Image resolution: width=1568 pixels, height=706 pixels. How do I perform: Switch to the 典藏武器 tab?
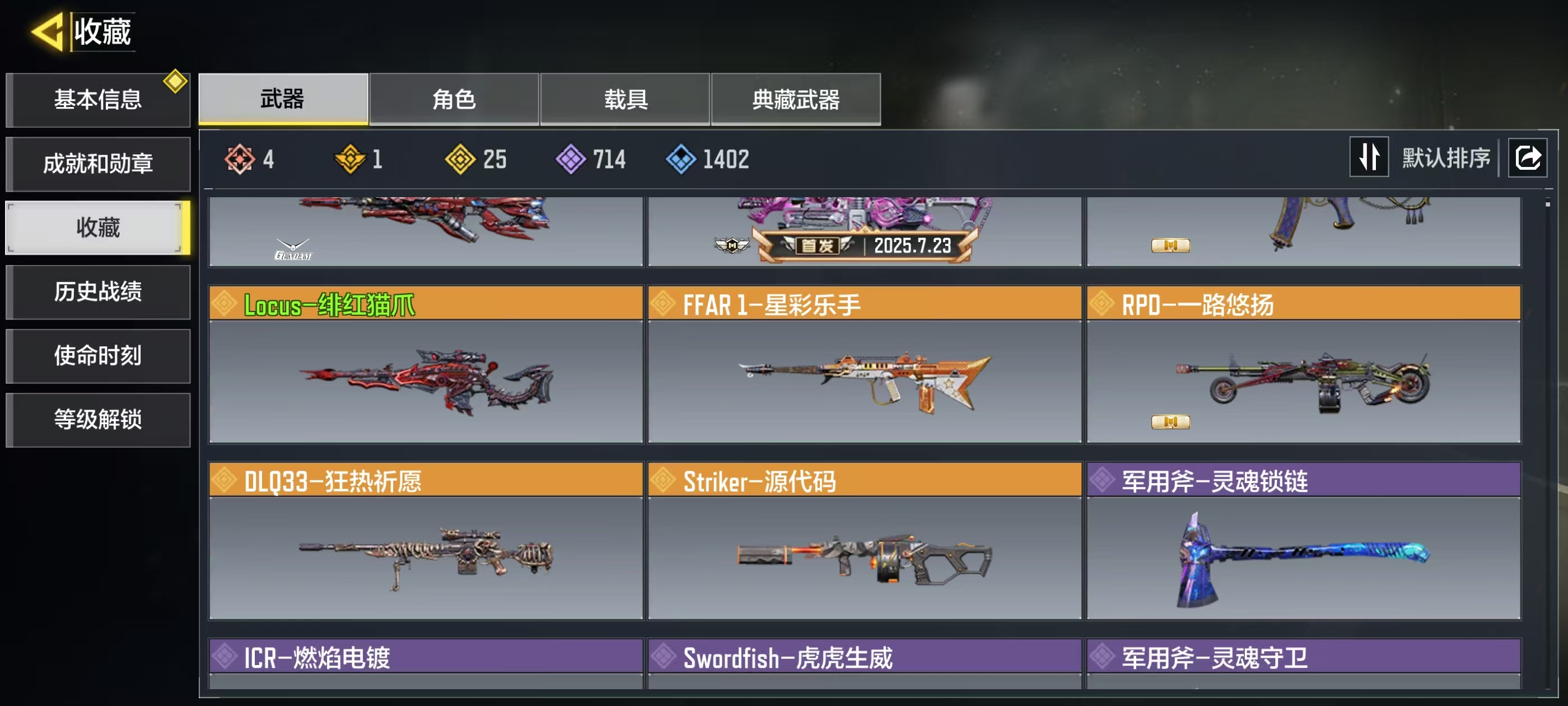click(796, 99)
